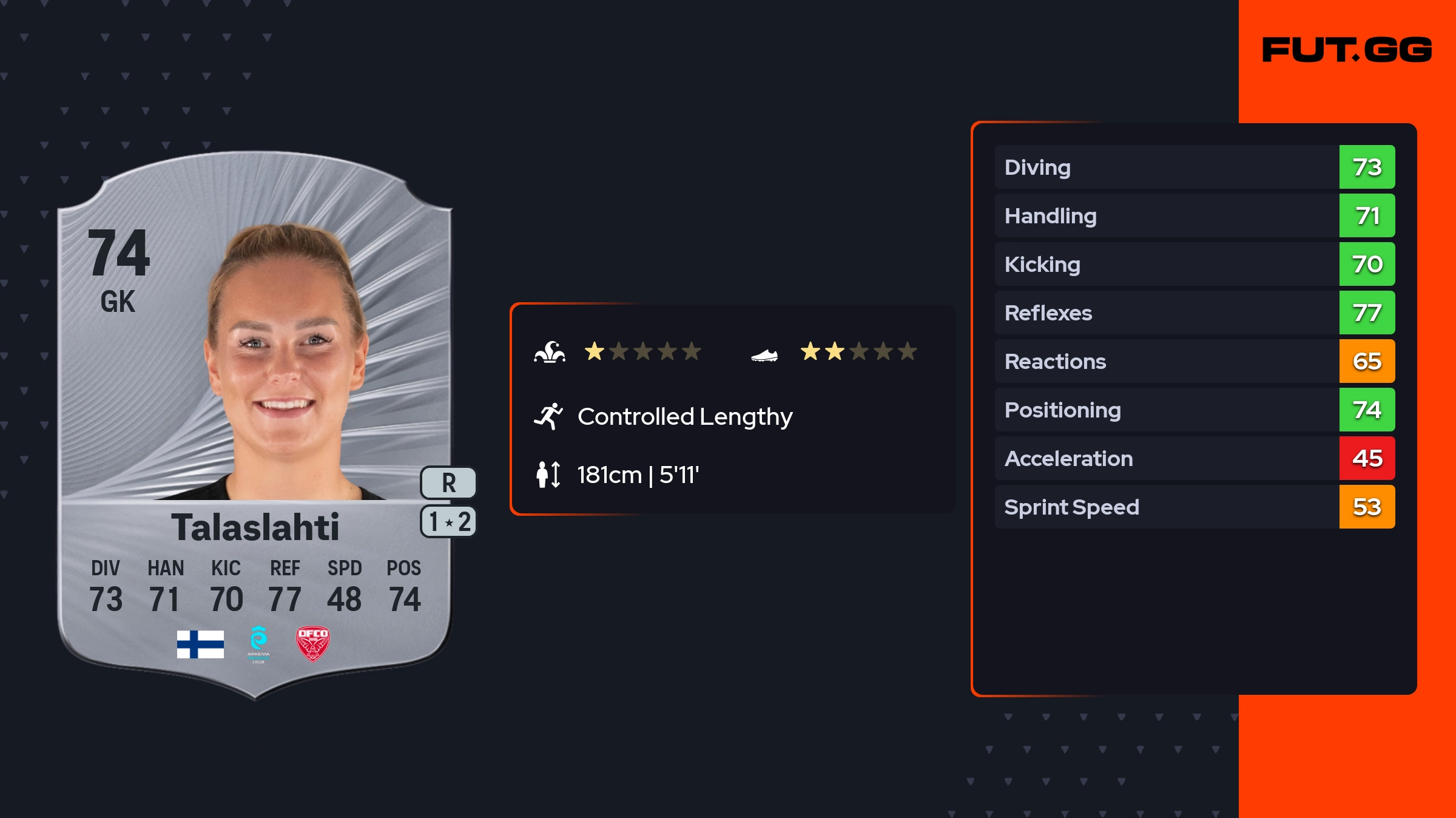Select the Reactions stat row
The image size is (1456, 818).
coord(1194,361)
